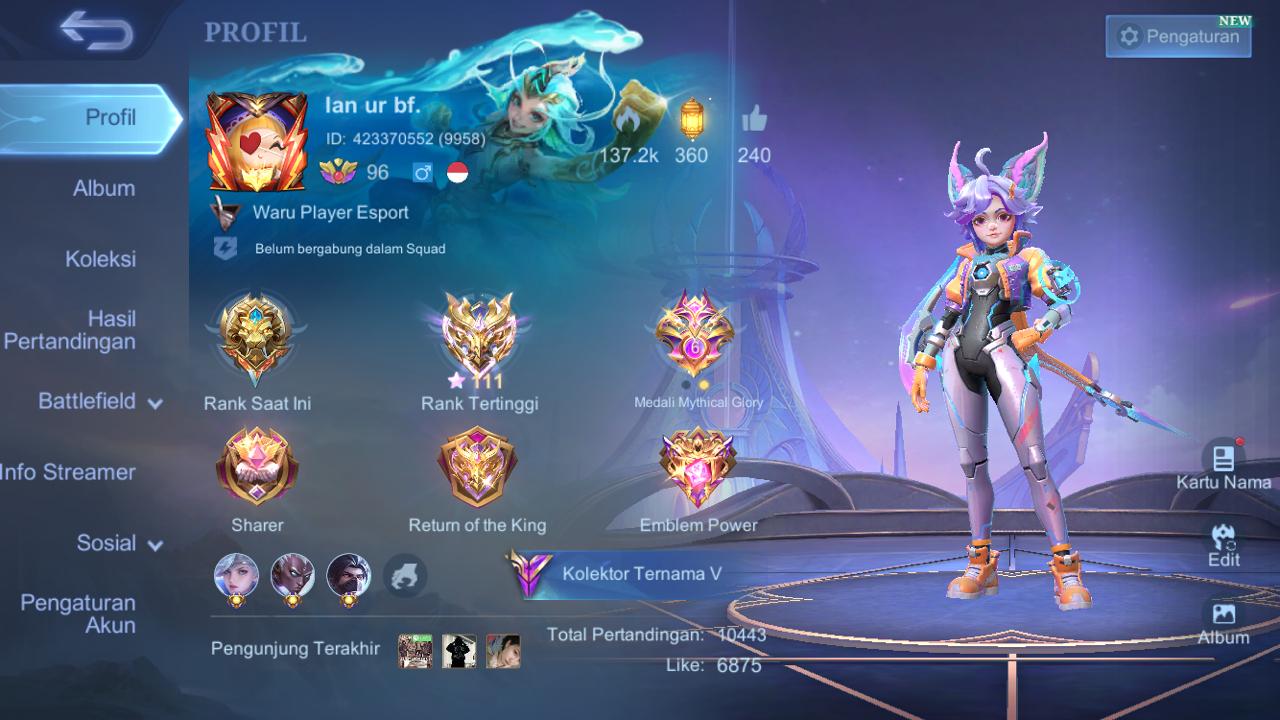
Task: Open the Koleksi tab
Action: coord(100,259)
